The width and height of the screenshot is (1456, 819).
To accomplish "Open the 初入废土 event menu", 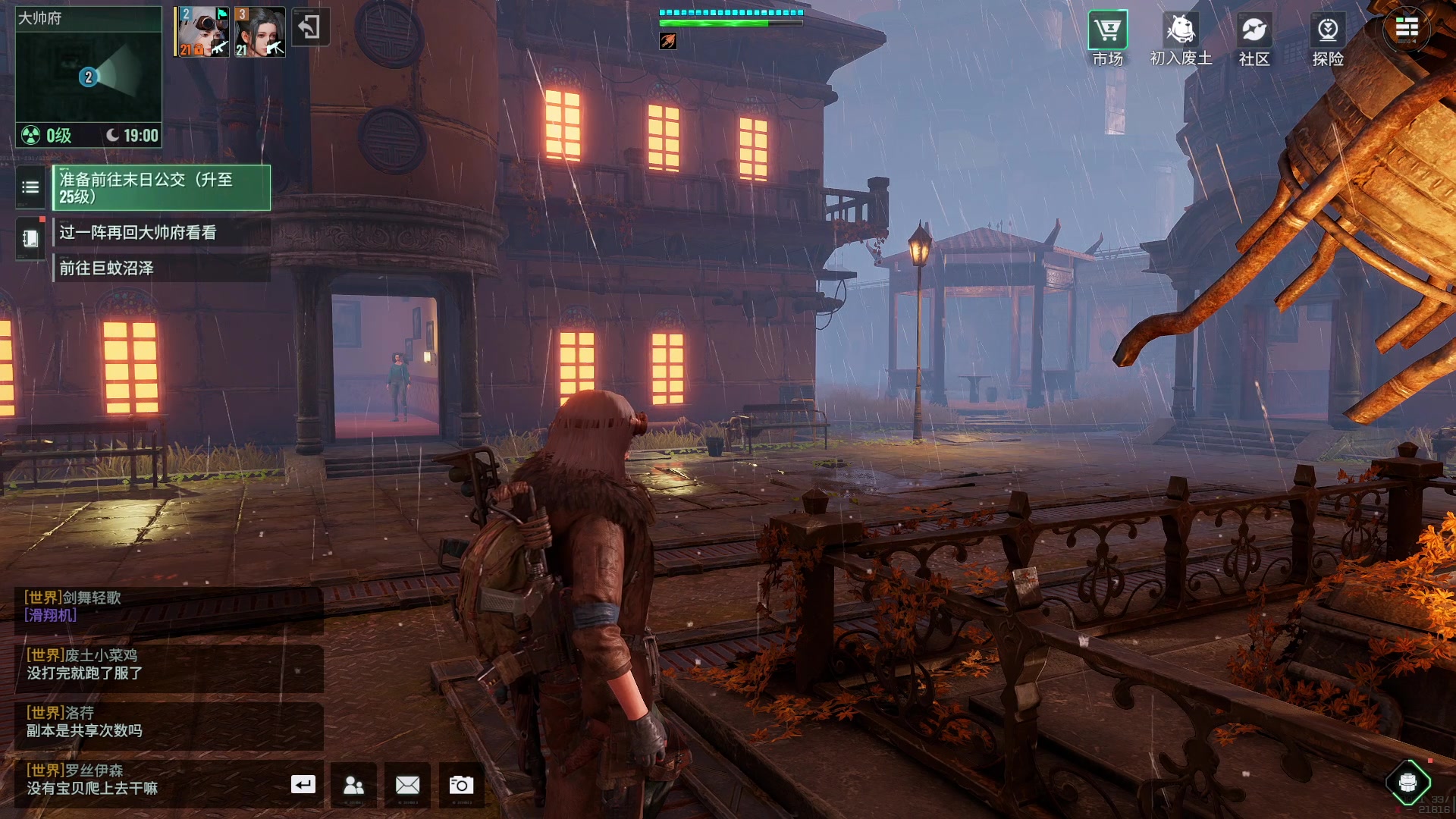I will (x=1180, y=39).
